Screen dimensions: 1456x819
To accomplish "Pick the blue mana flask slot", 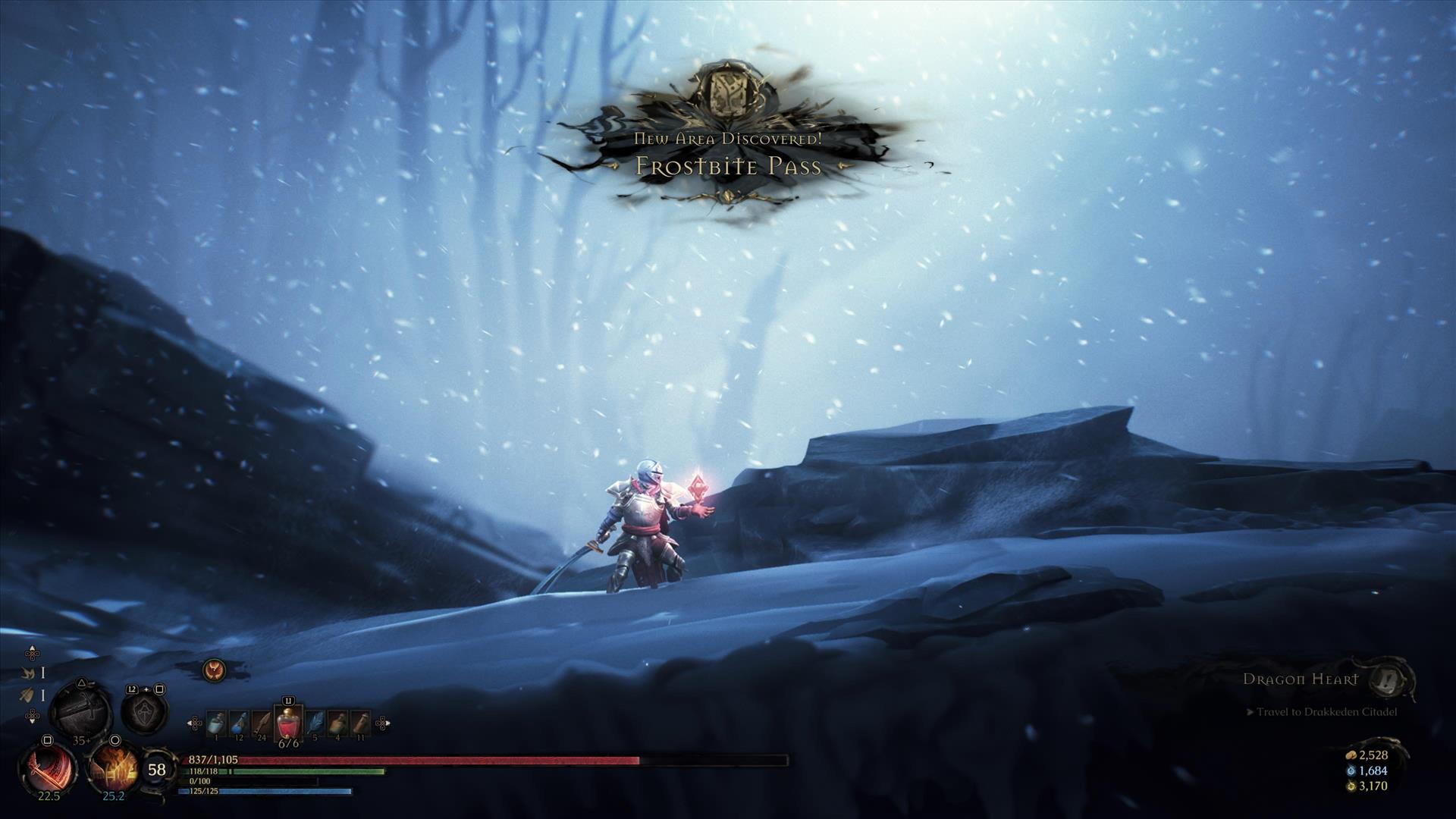I will coord(239,723).
